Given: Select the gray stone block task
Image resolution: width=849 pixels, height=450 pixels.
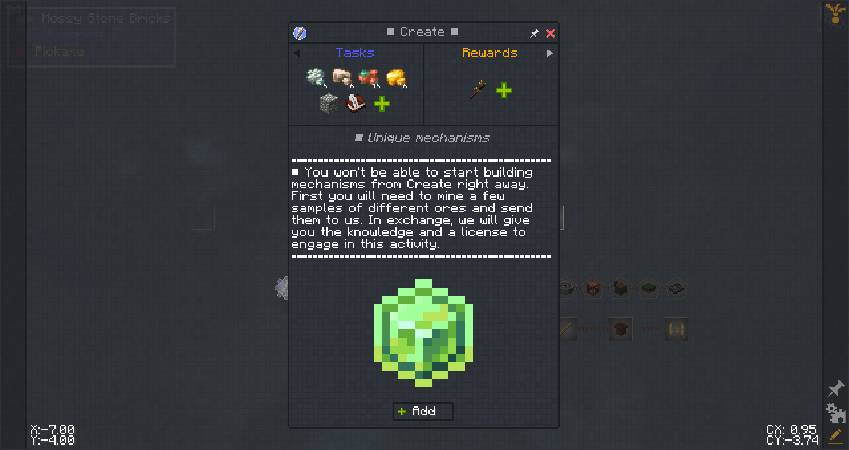Looking at the screenshot, I should pyautogui.click(x=329, y=103).
